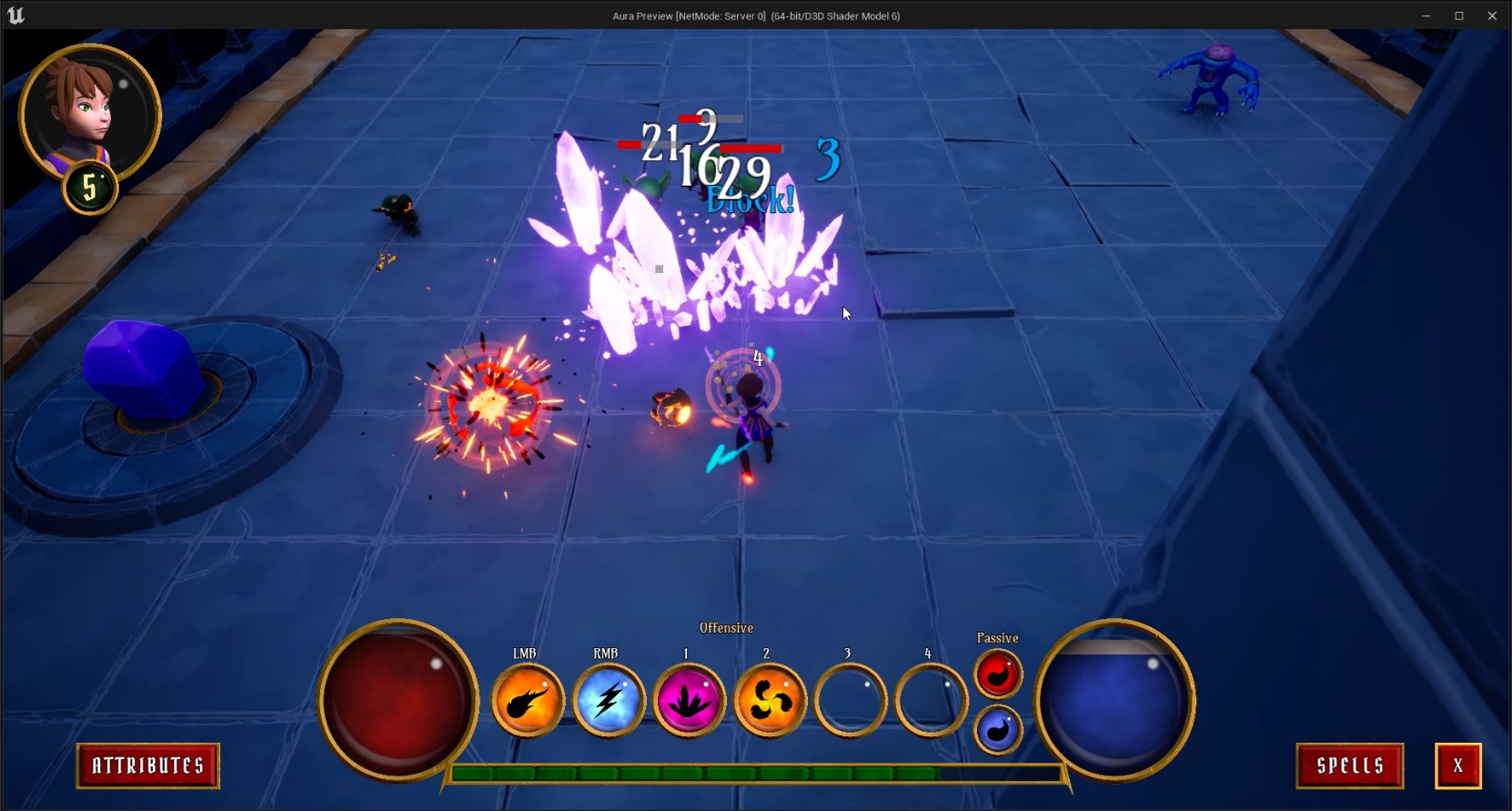Select the blue passive ability icon
1512x811 pixels.
pyautogui.click(x=998, y=730)
